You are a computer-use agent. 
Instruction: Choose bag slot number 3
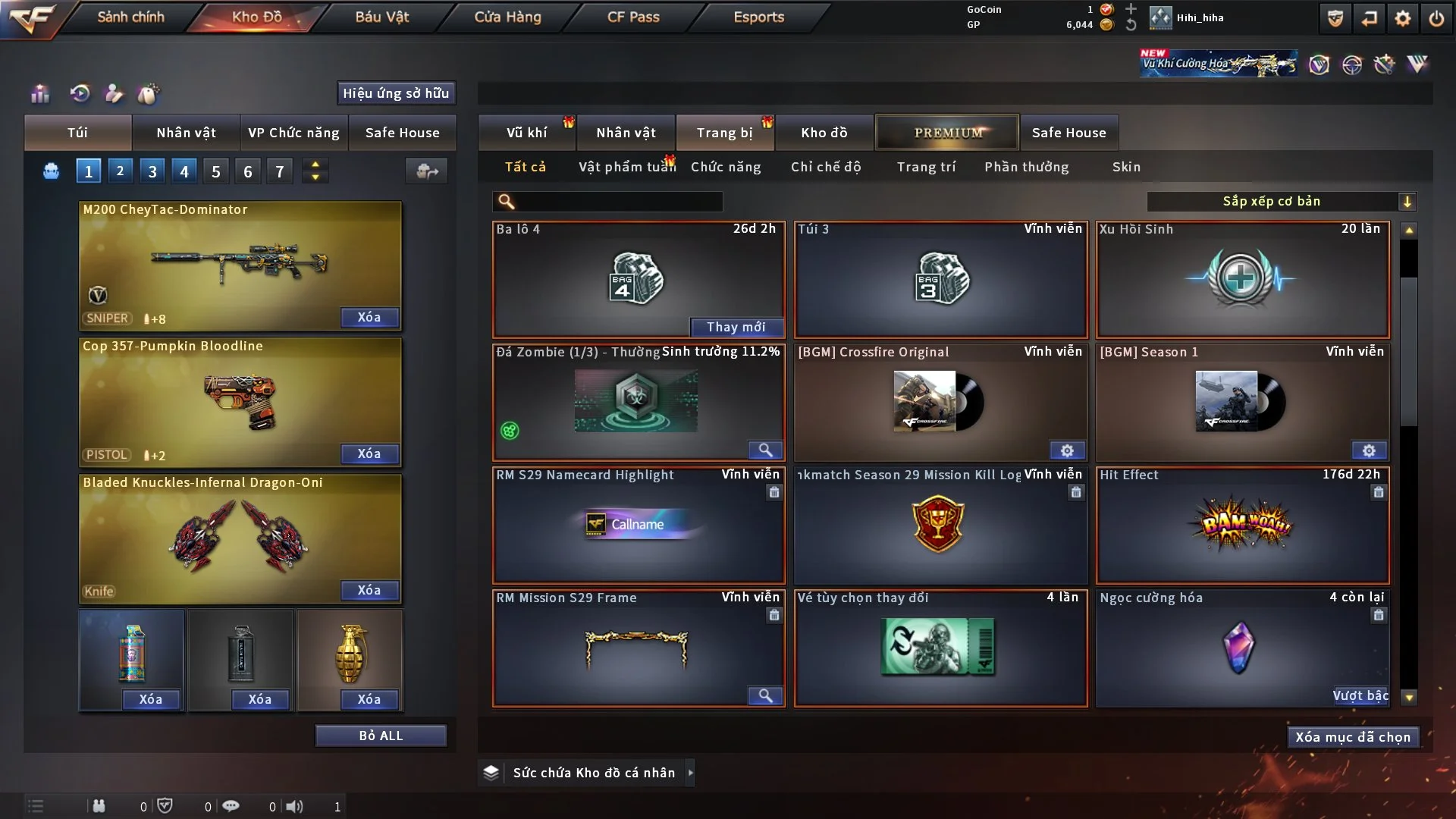click(152, 171)
